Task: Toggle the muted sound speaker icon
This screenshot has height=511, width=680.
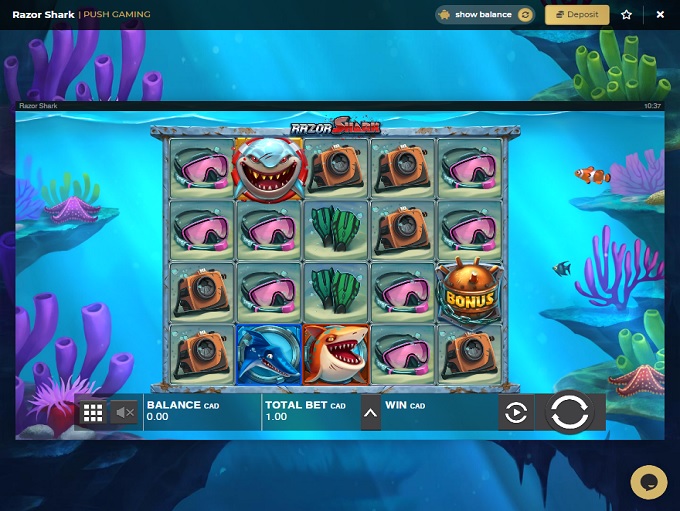Action: [x=125, y=412]
